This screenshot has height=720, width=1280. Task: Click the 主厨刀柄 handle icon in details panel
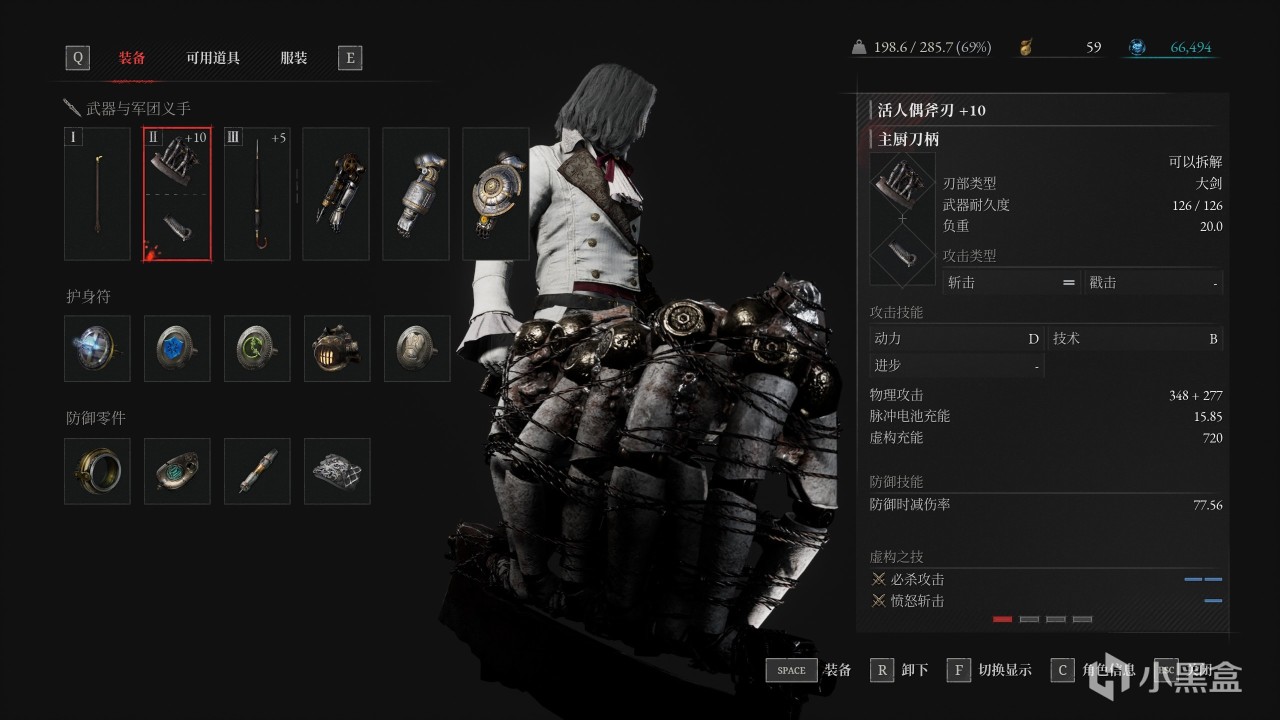tap(902, 256)
